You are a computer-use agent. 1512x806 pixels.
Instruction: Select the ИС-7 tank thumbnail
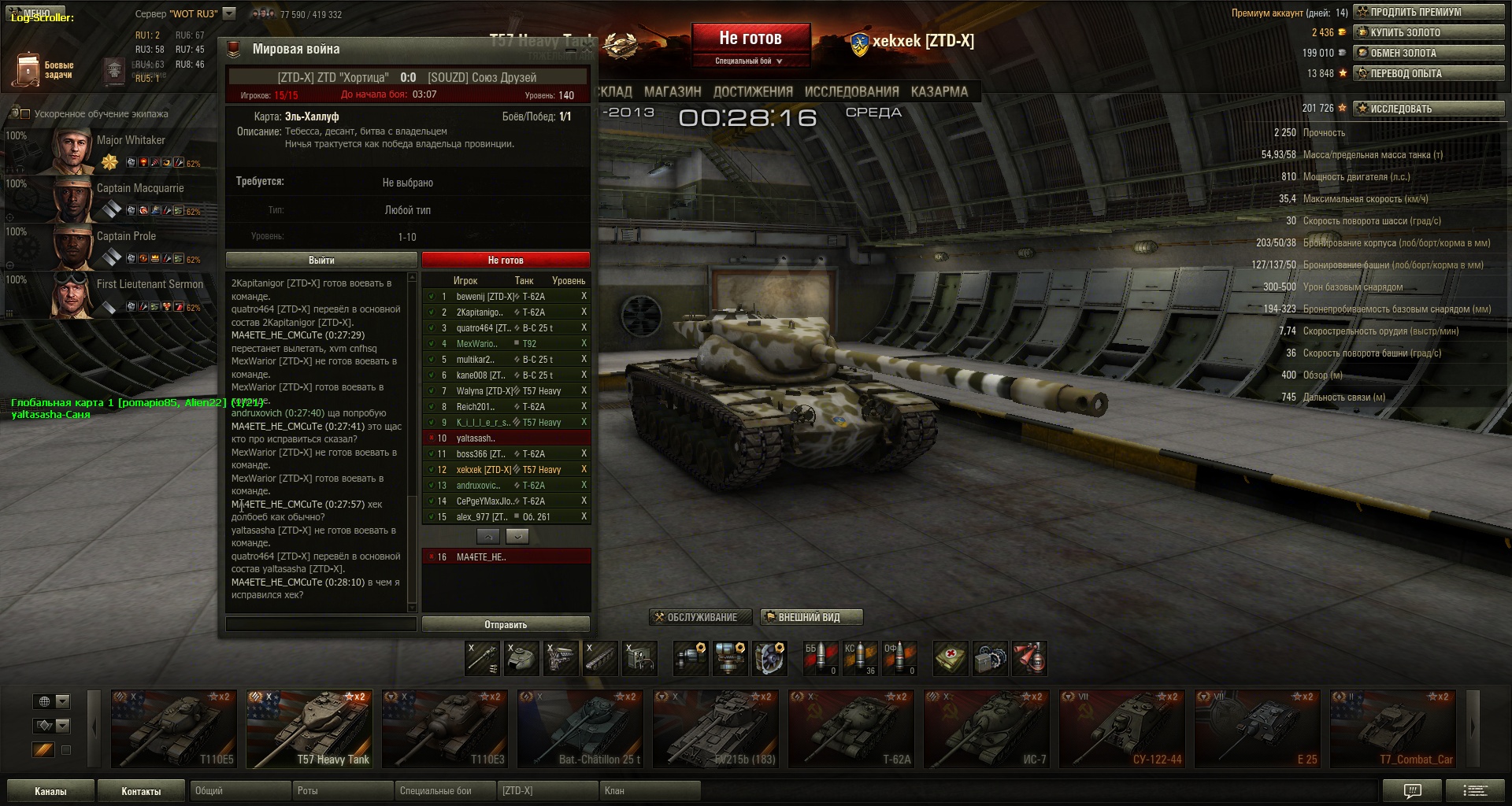(x=987, y=728)
